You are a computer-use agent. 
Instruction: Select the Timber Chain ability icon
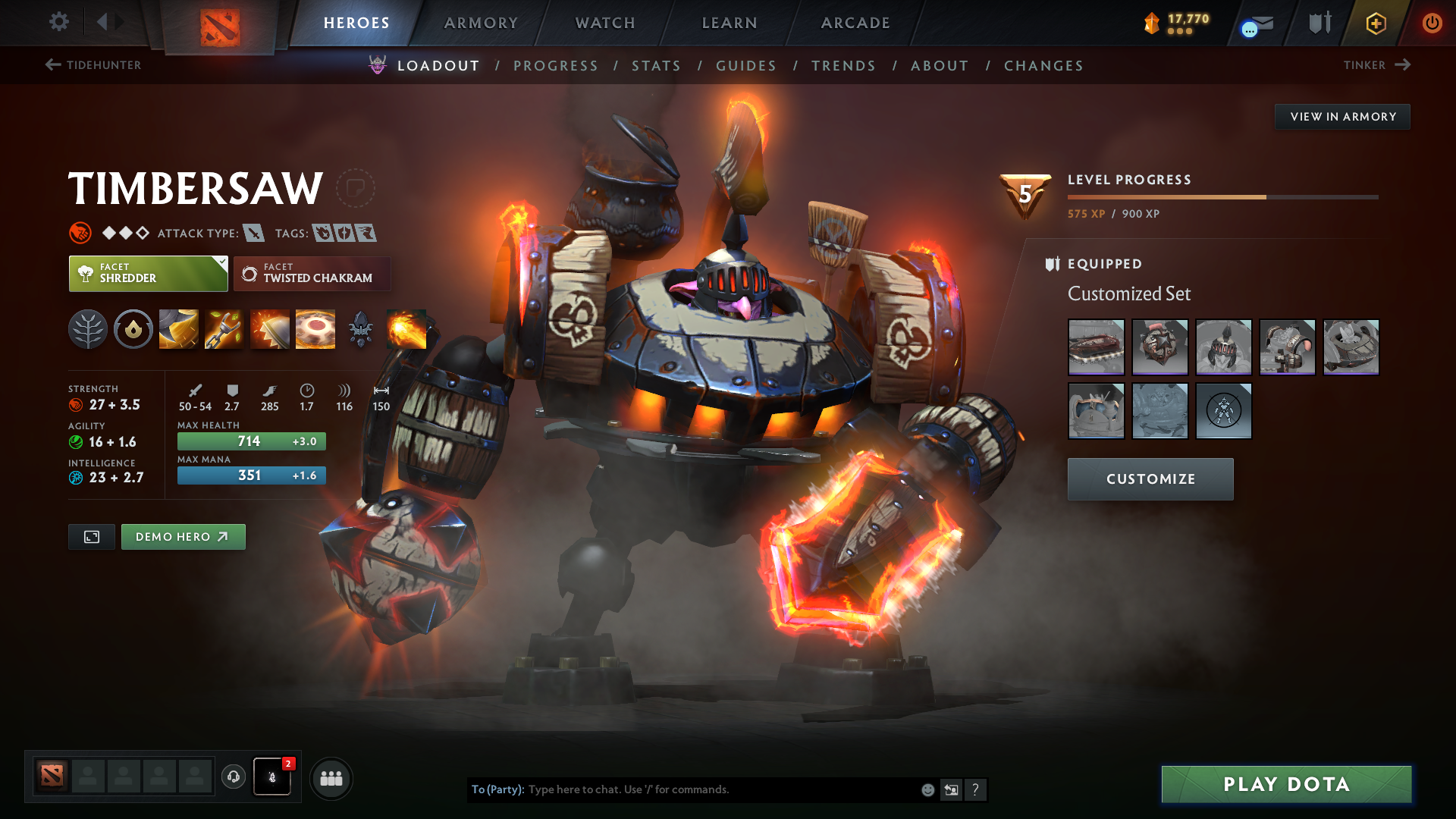[224, 328]
